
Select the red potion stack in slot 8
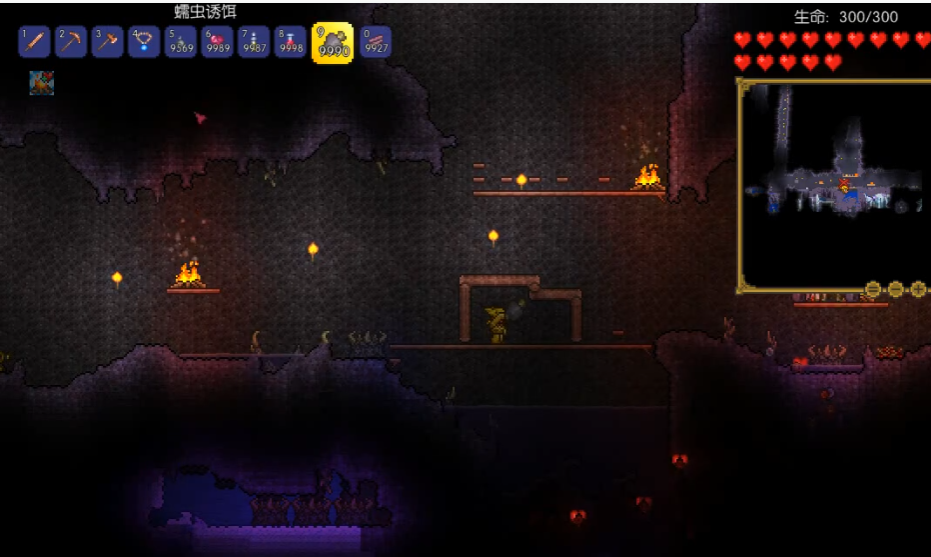[x=290, y=42]
